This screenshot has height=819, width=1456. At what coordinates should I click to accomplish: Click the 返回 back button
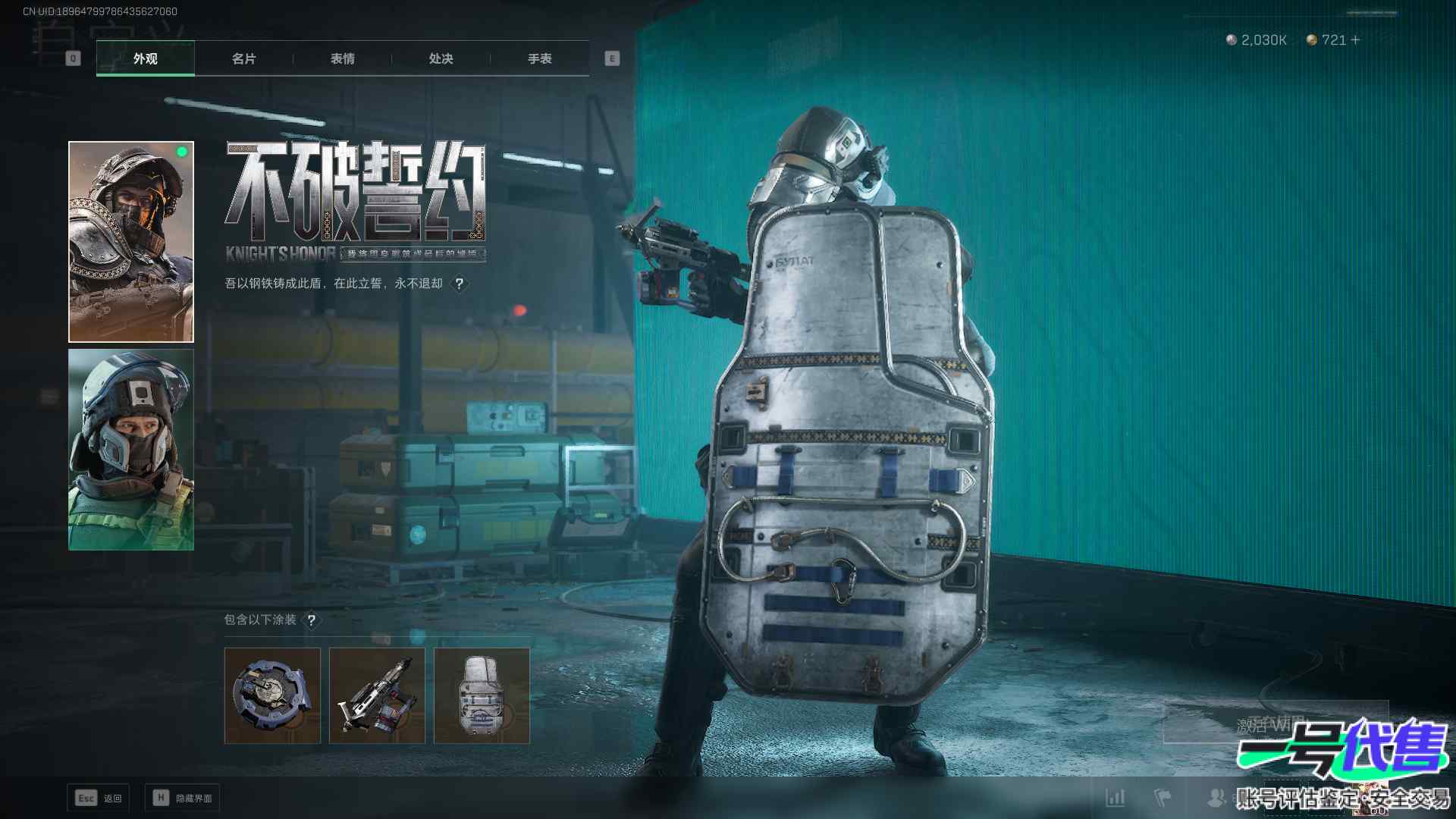click(x=99, y=798)
